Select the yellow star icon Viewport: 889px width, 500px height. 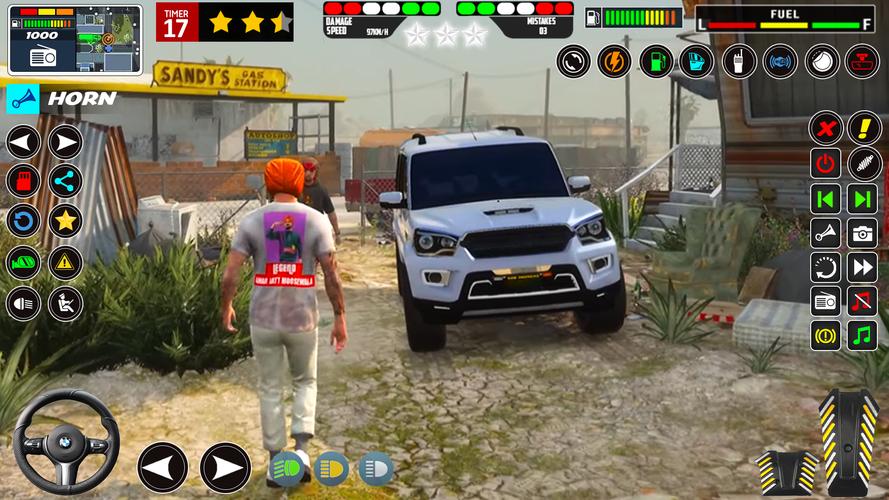65,221
